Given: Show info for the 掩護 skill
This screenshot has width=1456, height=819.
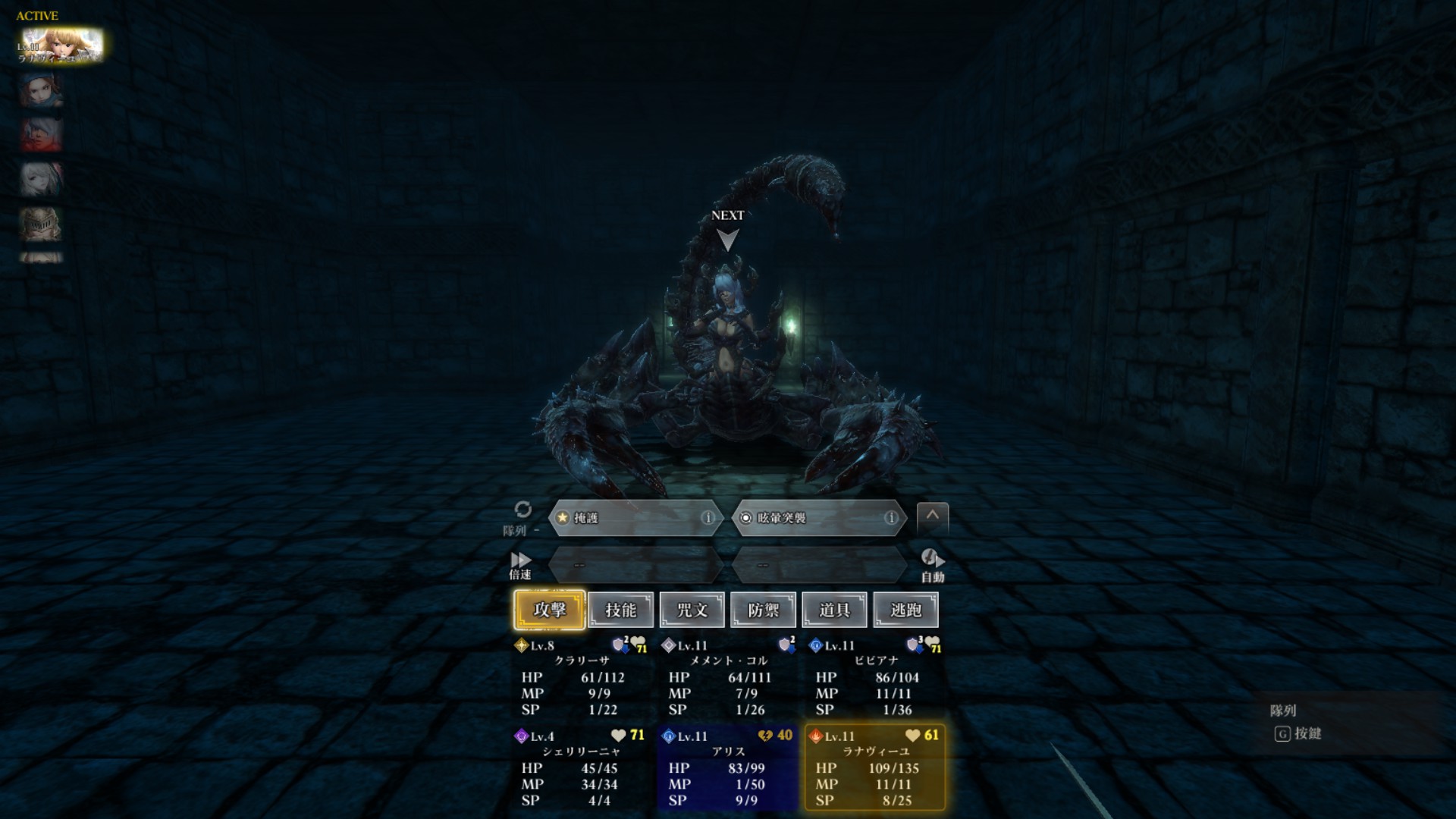Looking at the screenshot, I should coord(708,518).
